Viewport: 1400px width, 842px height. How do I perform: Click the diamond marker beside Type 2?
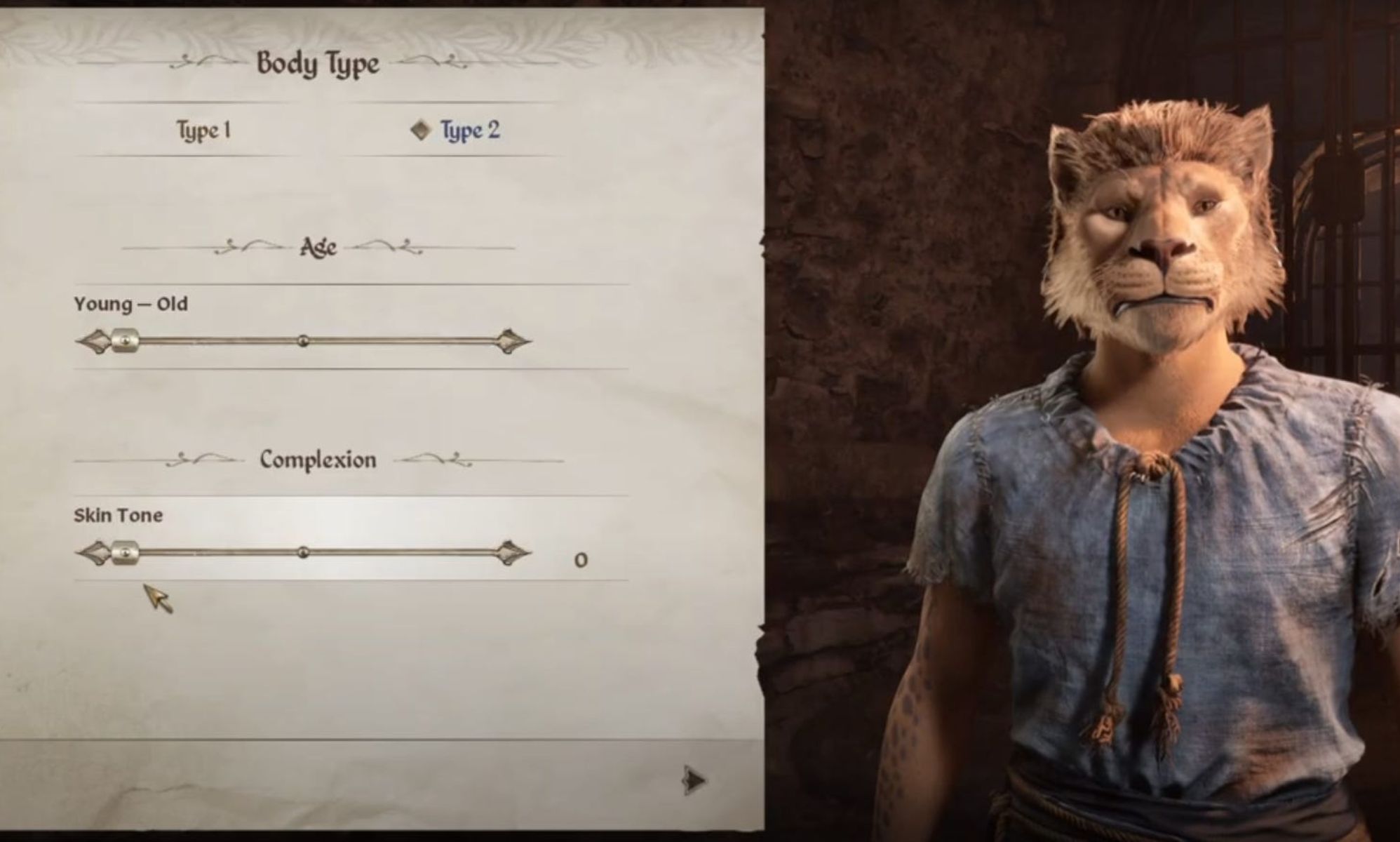(x=421, y=128)
